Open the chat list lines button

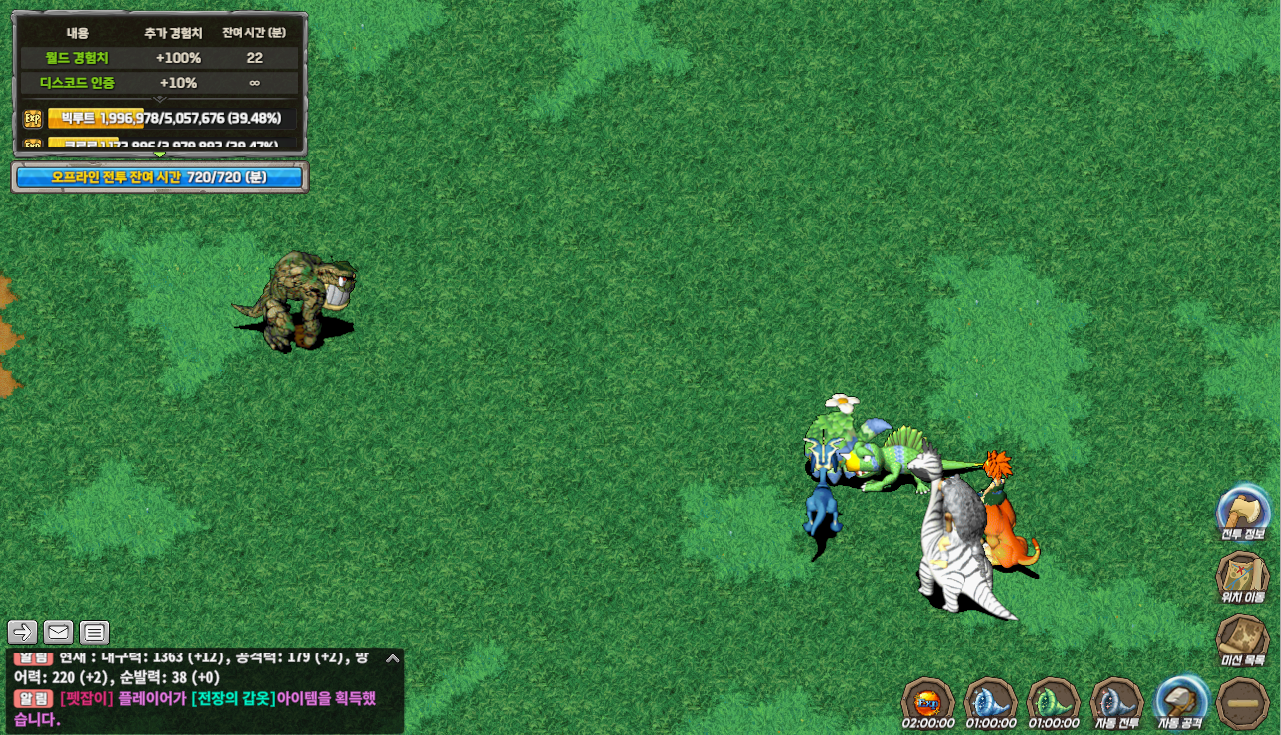pos(94,632)
